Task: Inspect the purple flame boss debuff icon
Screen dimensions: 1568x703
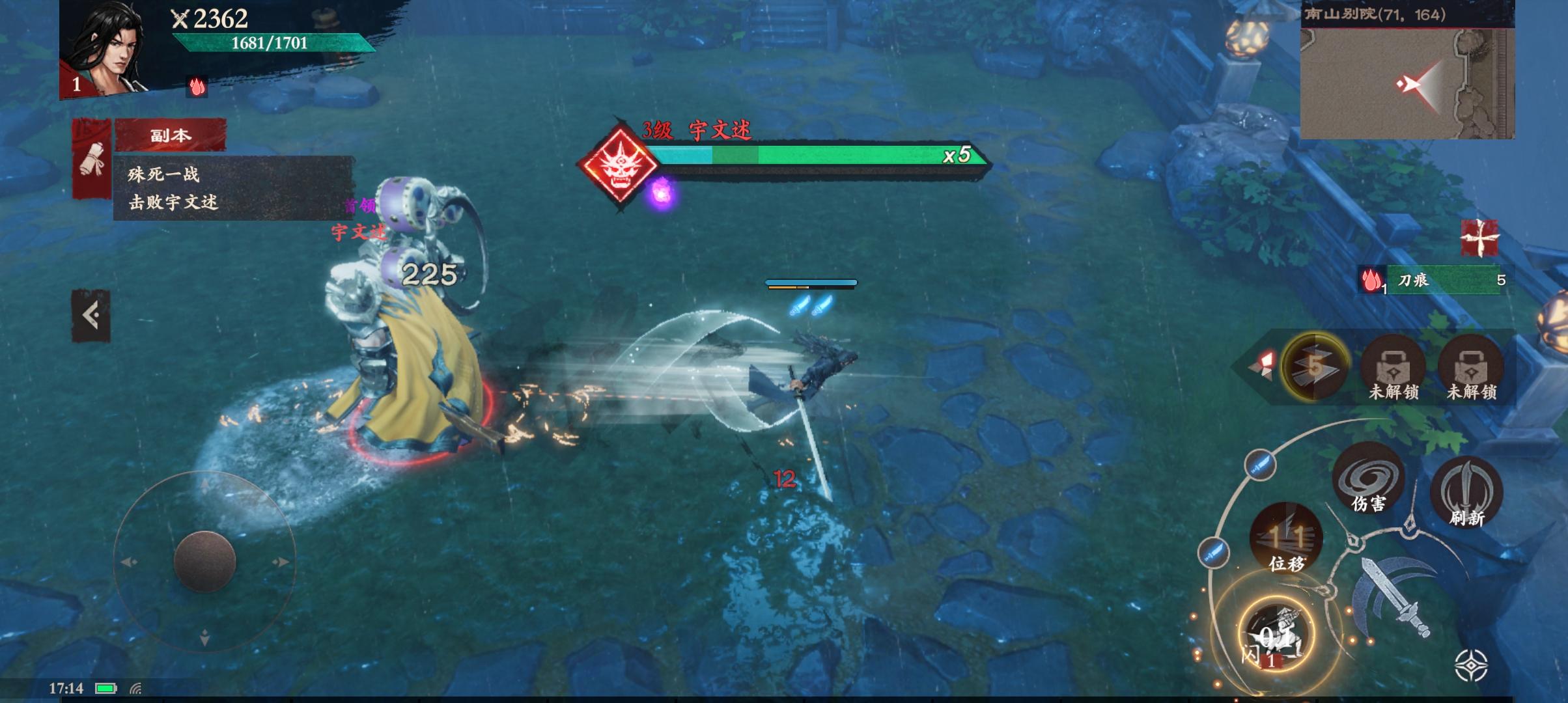Action: (662, 195)
